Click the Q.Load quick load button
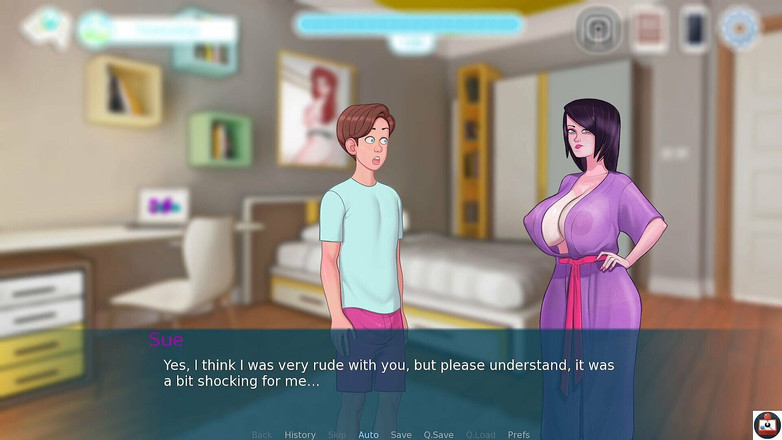 tap(480, 435)
